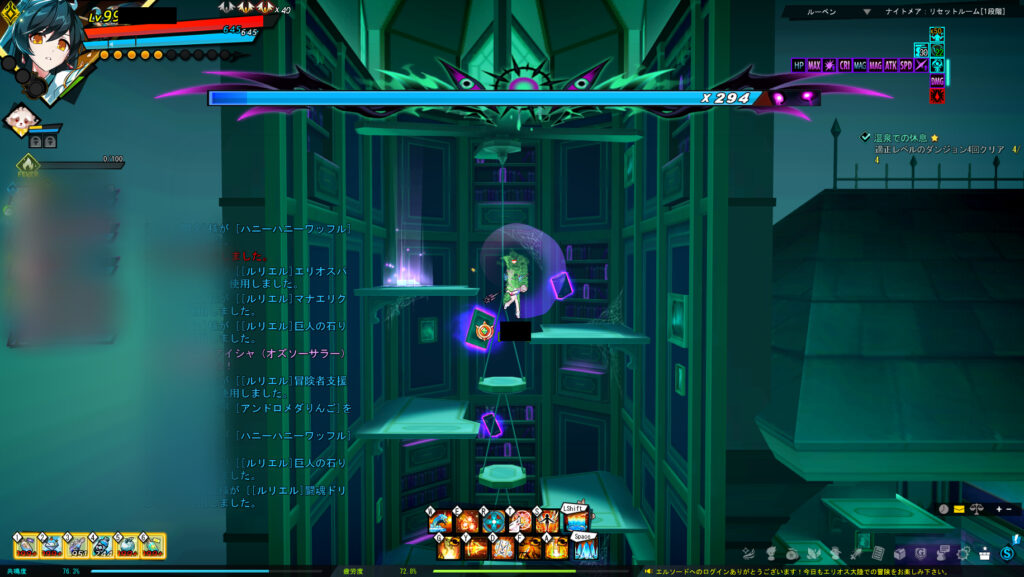Use the apple item in quick slot 5
Viewport: 1024px width, 577px height.
pos(128,545)
